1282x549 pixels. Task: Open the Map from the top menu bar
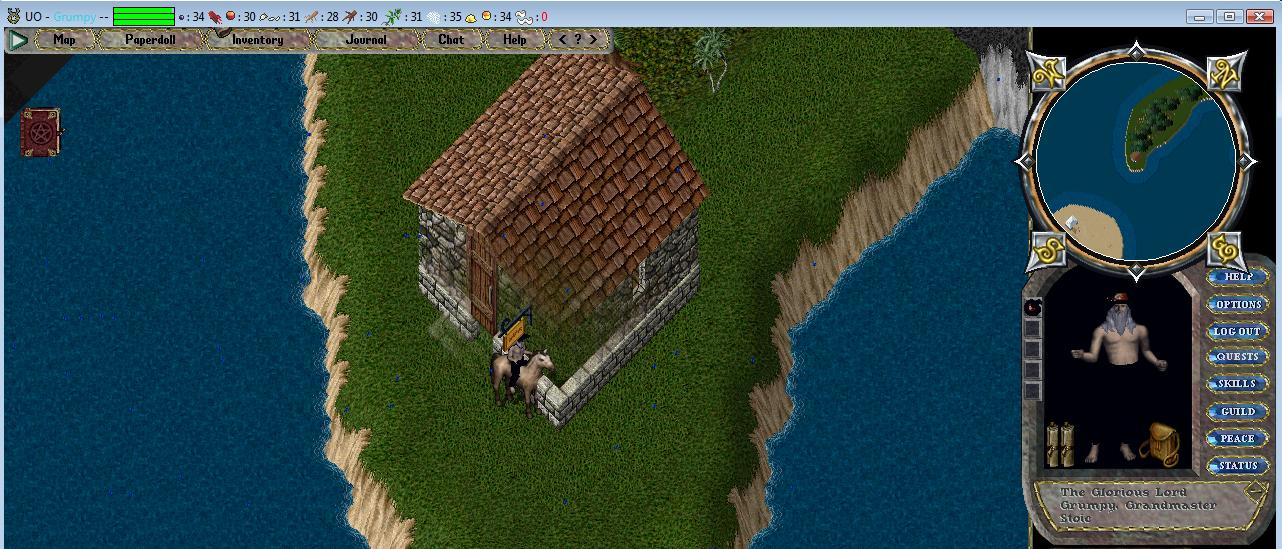click(65, 40)
